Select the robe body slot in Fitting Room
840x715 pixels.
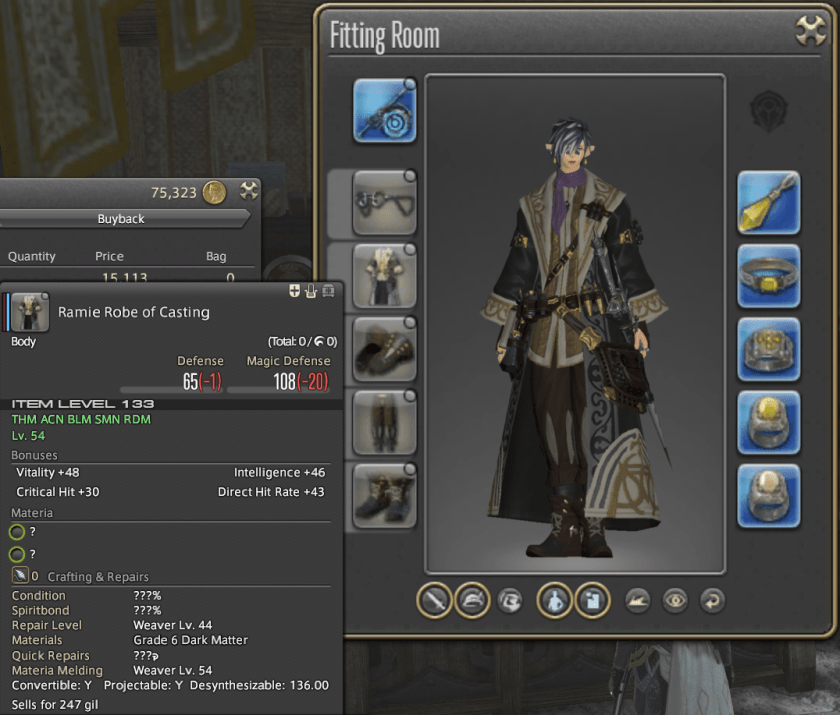pos(385,276)
